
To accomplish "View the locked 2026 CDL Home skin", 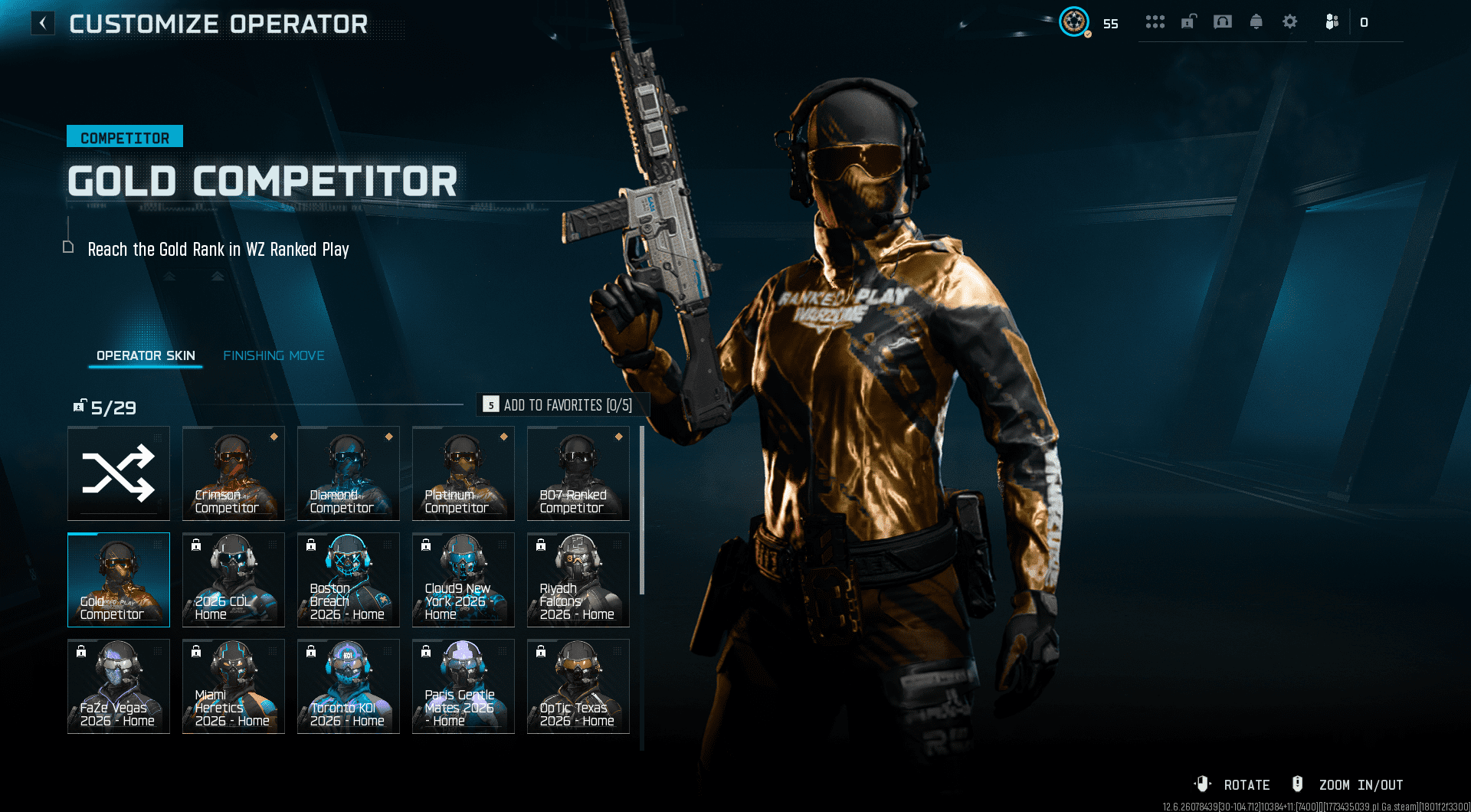I will click(x=234, y=579).
